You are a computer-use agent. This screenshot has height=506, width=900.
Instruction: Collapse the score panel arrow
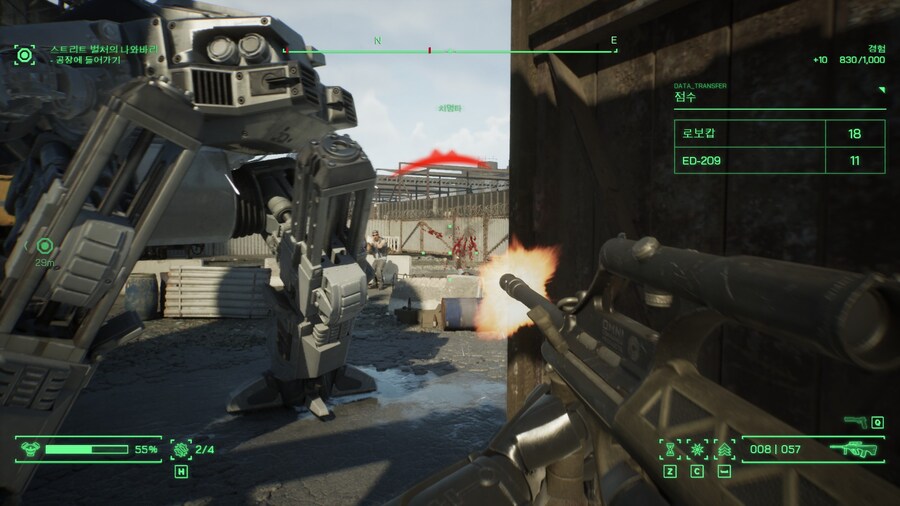882,90
